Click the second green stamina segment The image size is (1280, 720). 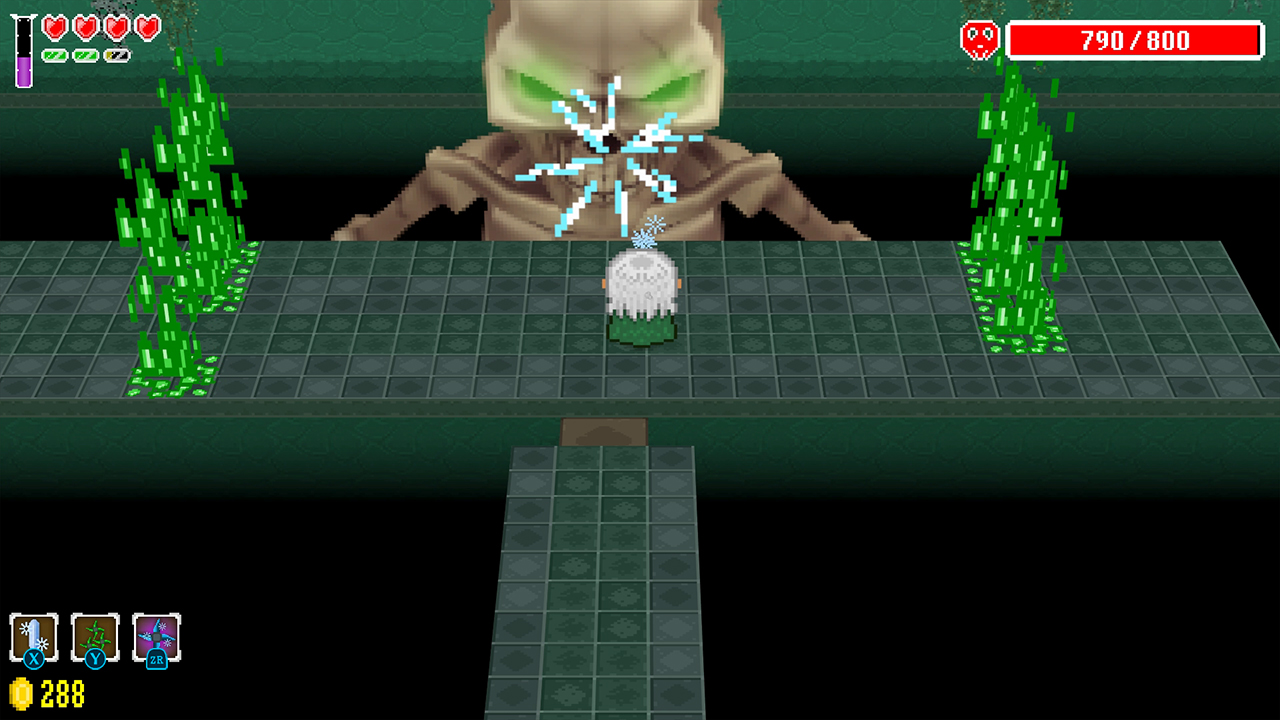[x=86, y=56]
